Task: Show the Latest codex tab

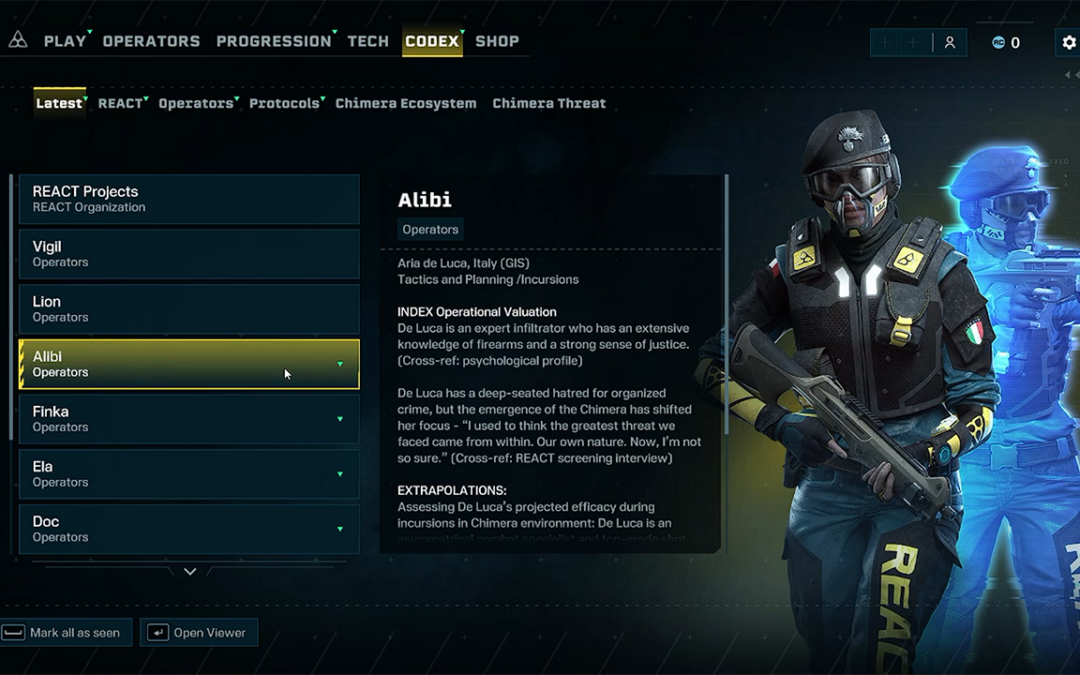Action: [x=59, y=103]
